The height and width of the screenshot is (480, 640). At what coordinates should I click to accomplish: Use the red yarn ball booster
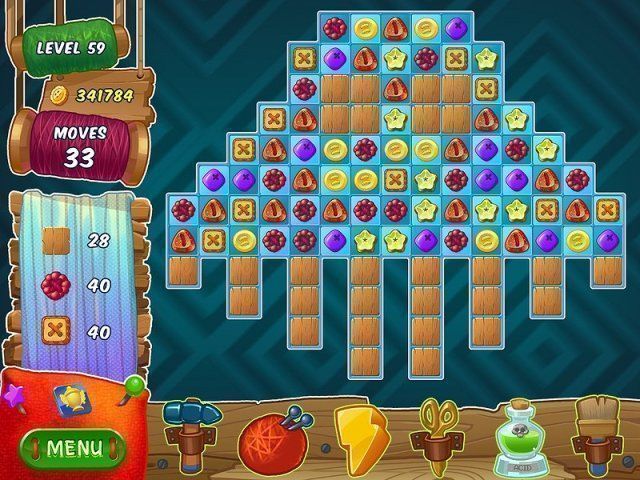coord(271,438)
